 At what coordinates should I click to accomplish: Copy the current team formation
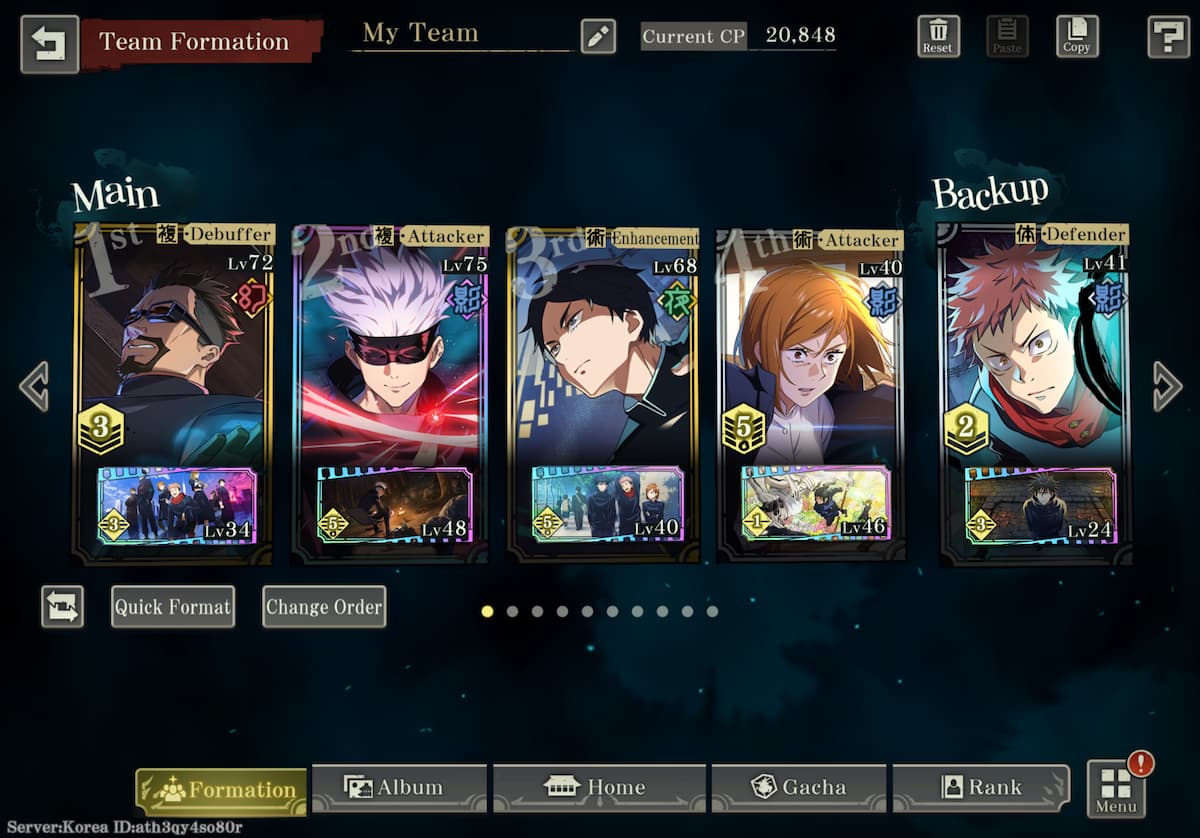point(1077,37)
